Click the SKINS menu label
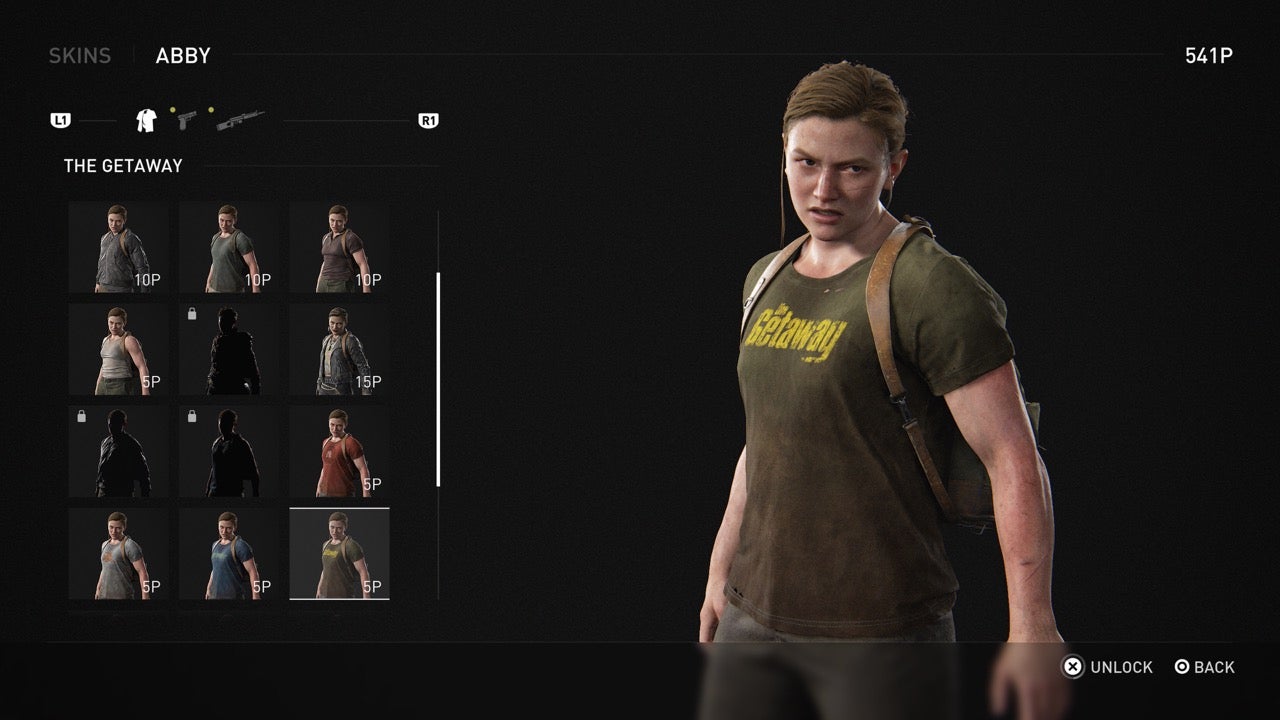This screenshot has height=720, width=1280. click(79, 55)
